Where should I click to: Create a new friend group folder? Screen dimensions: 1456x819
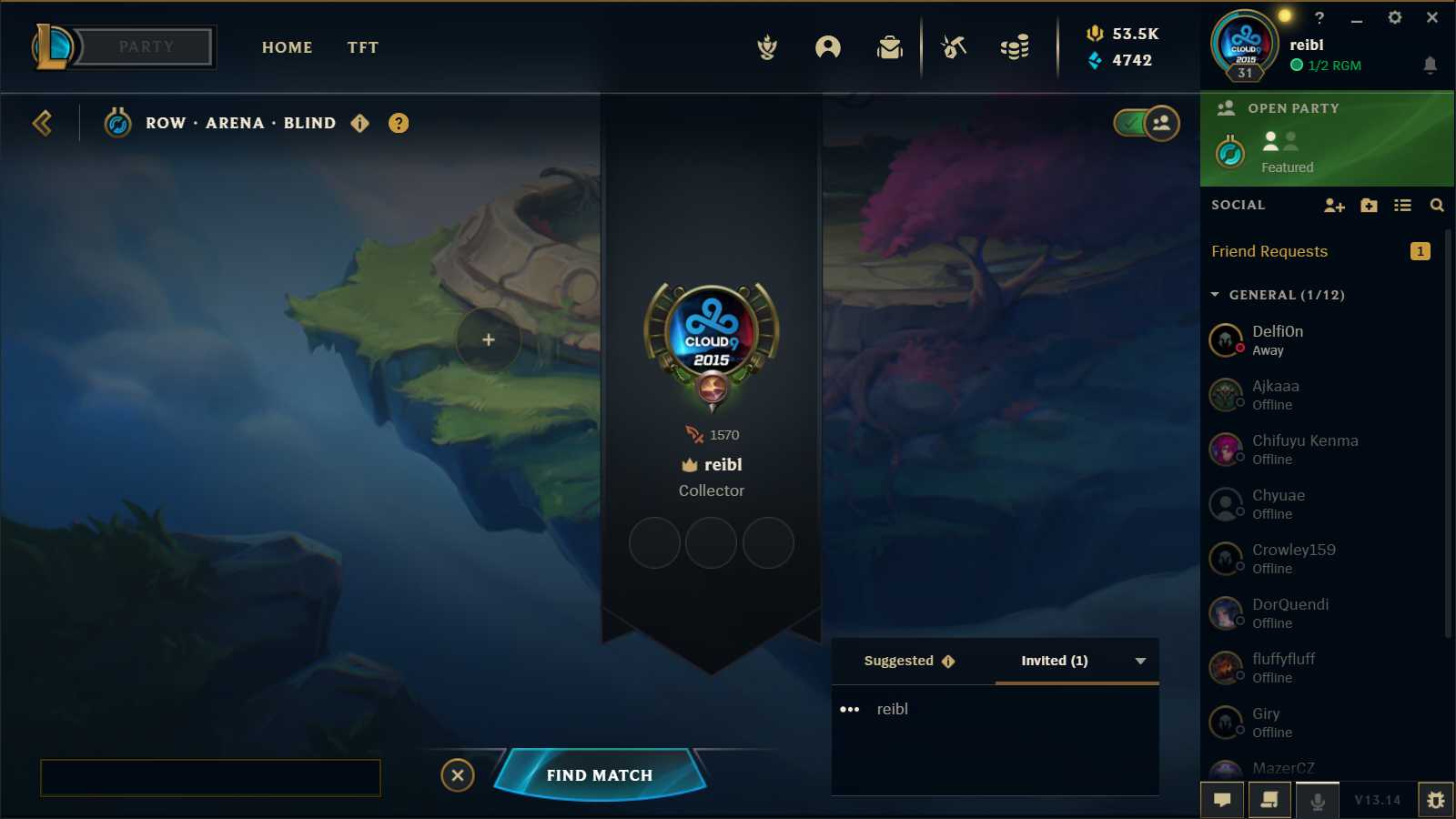(1369, 206)
